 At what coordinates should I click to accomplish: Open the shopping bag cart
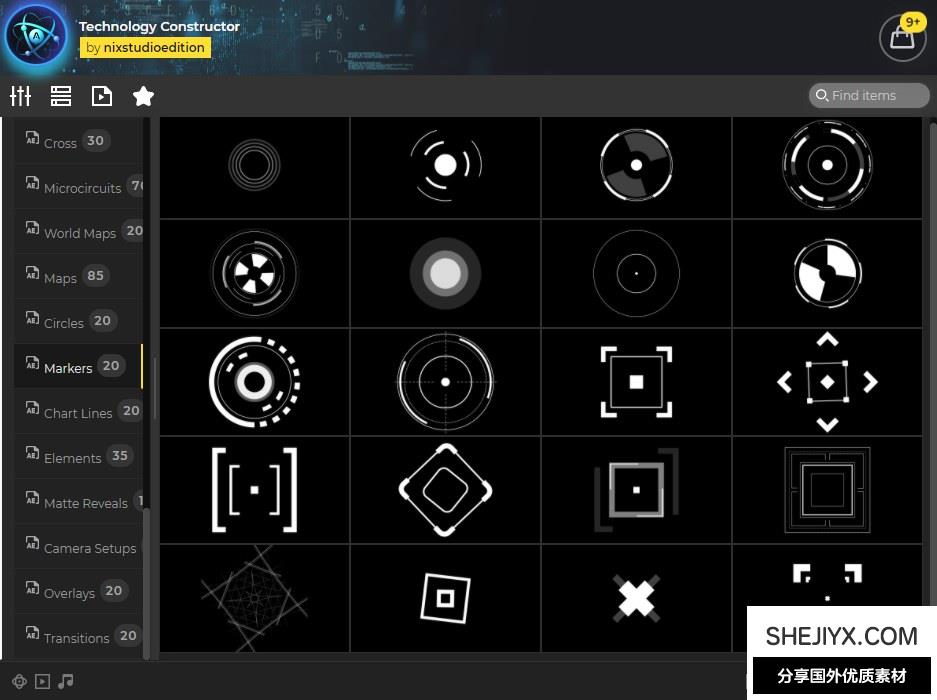point(902,38)
